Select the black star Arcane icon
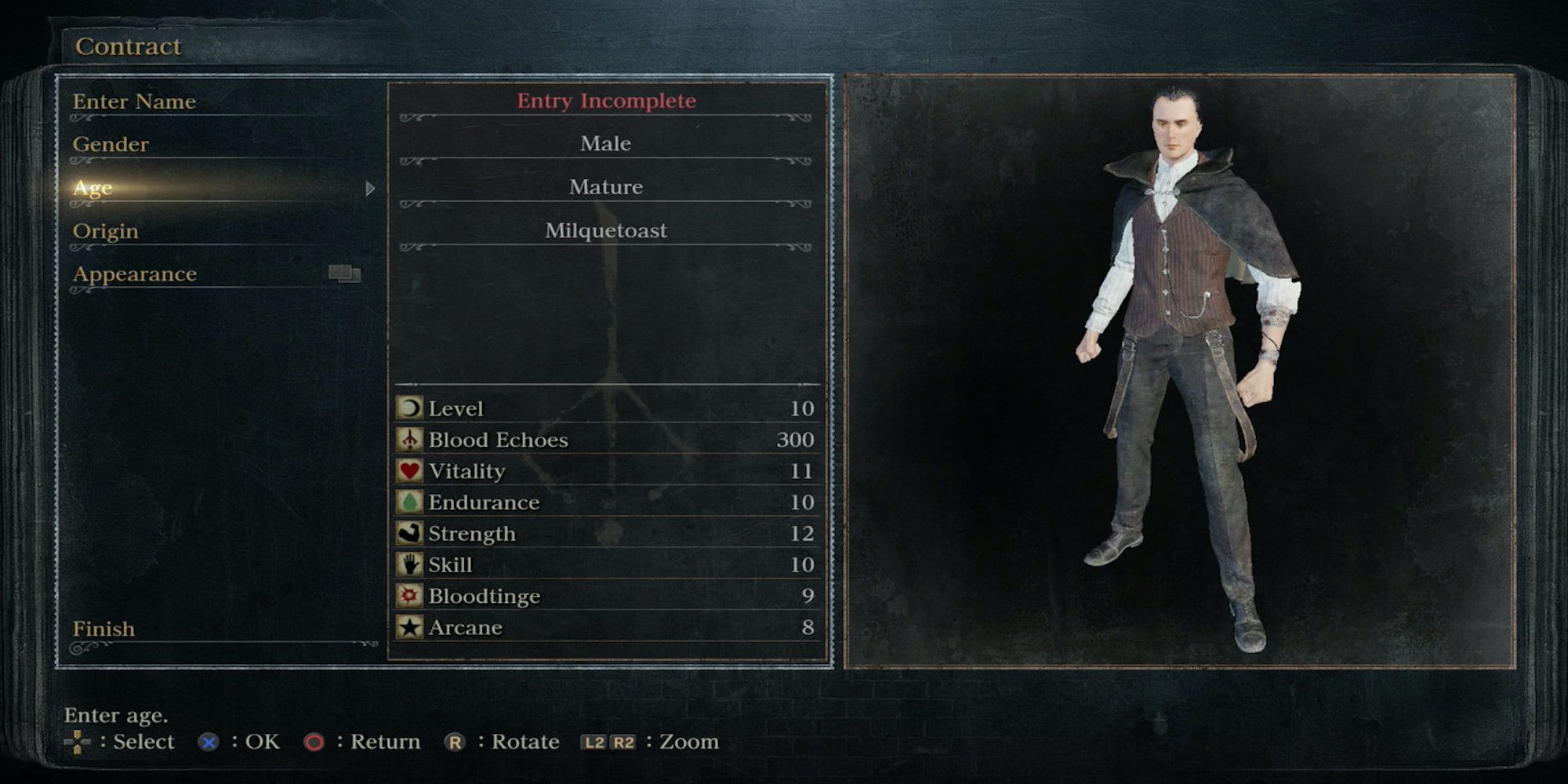The height and width of the screenshot is (784, 1568). tap(411, 626)
